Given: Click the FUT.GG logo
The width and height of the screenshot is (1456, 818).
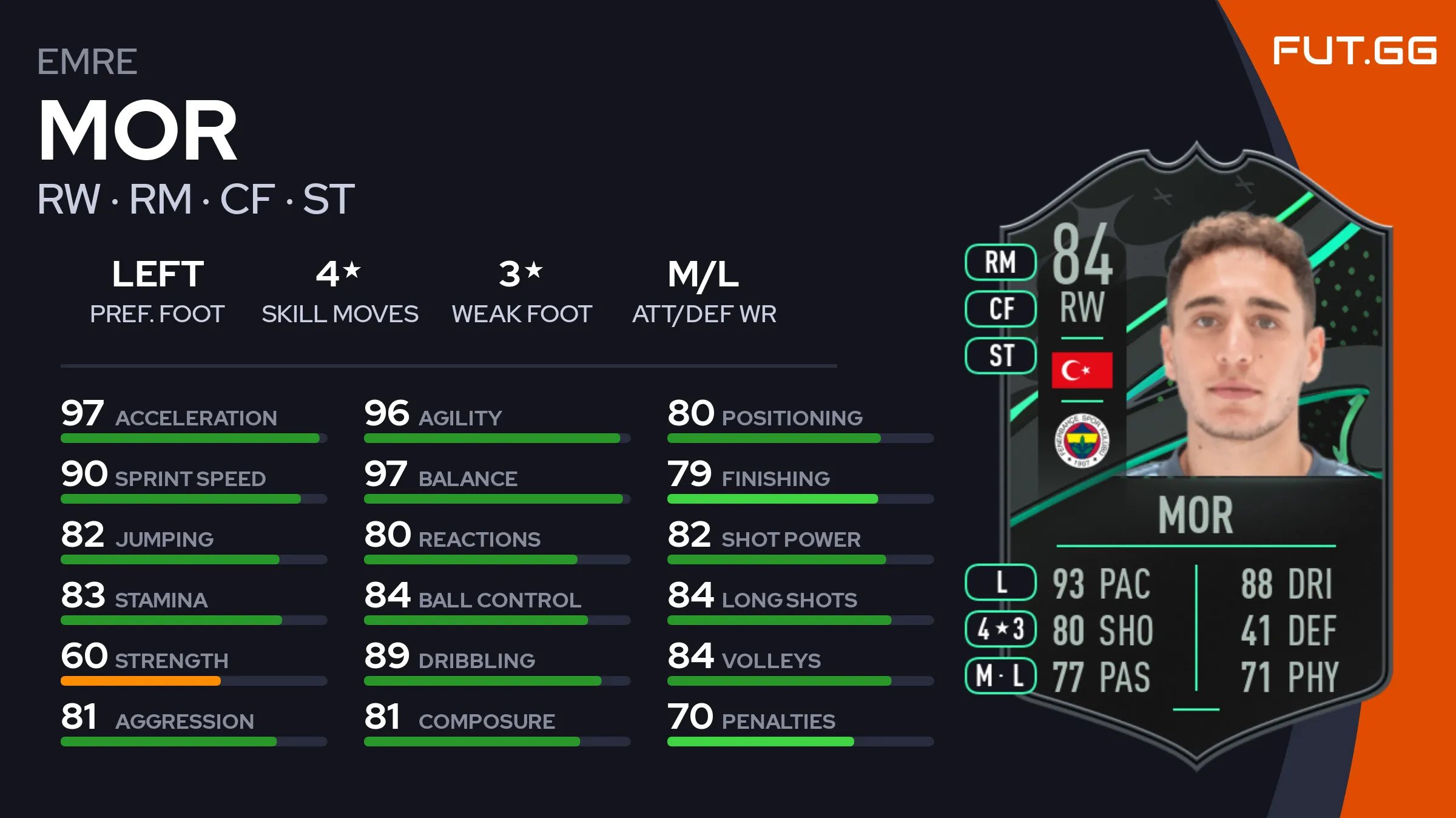Looking at the screenshot, I should pyautogui.click(x=1354, y=50).
